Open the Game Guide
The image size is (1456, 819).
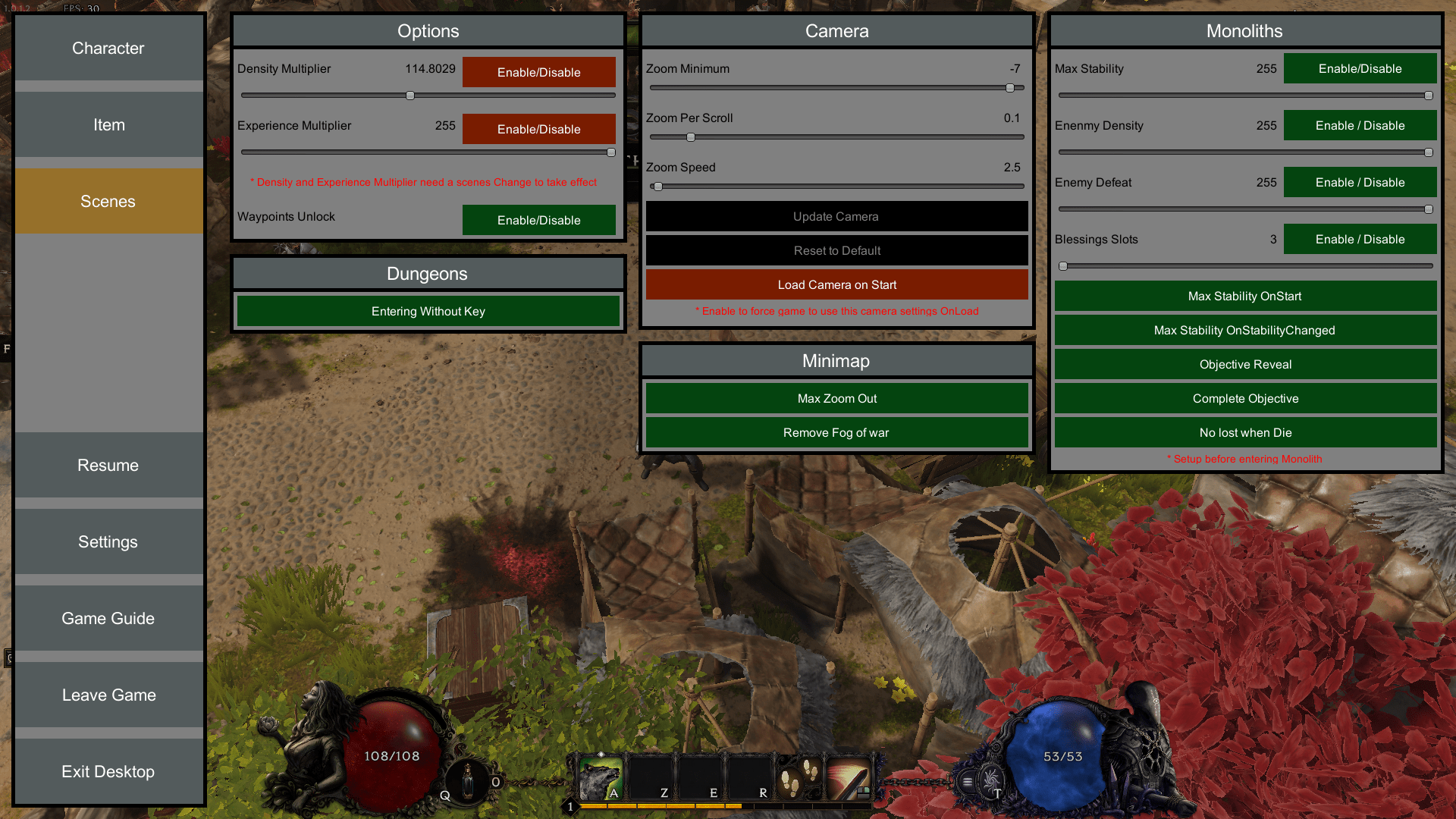pos(108,618)
